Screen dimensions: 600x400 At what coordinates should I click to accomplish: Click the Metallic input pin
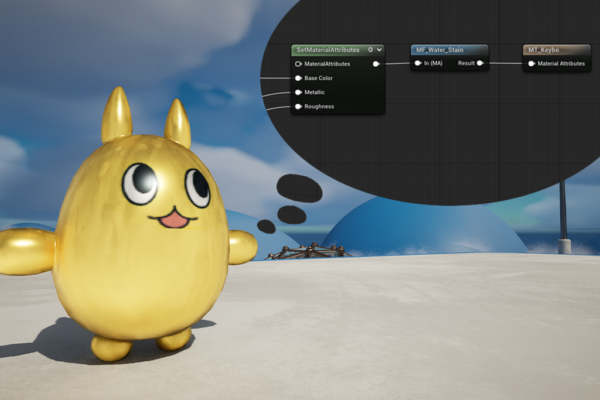[x=298, y=92]
